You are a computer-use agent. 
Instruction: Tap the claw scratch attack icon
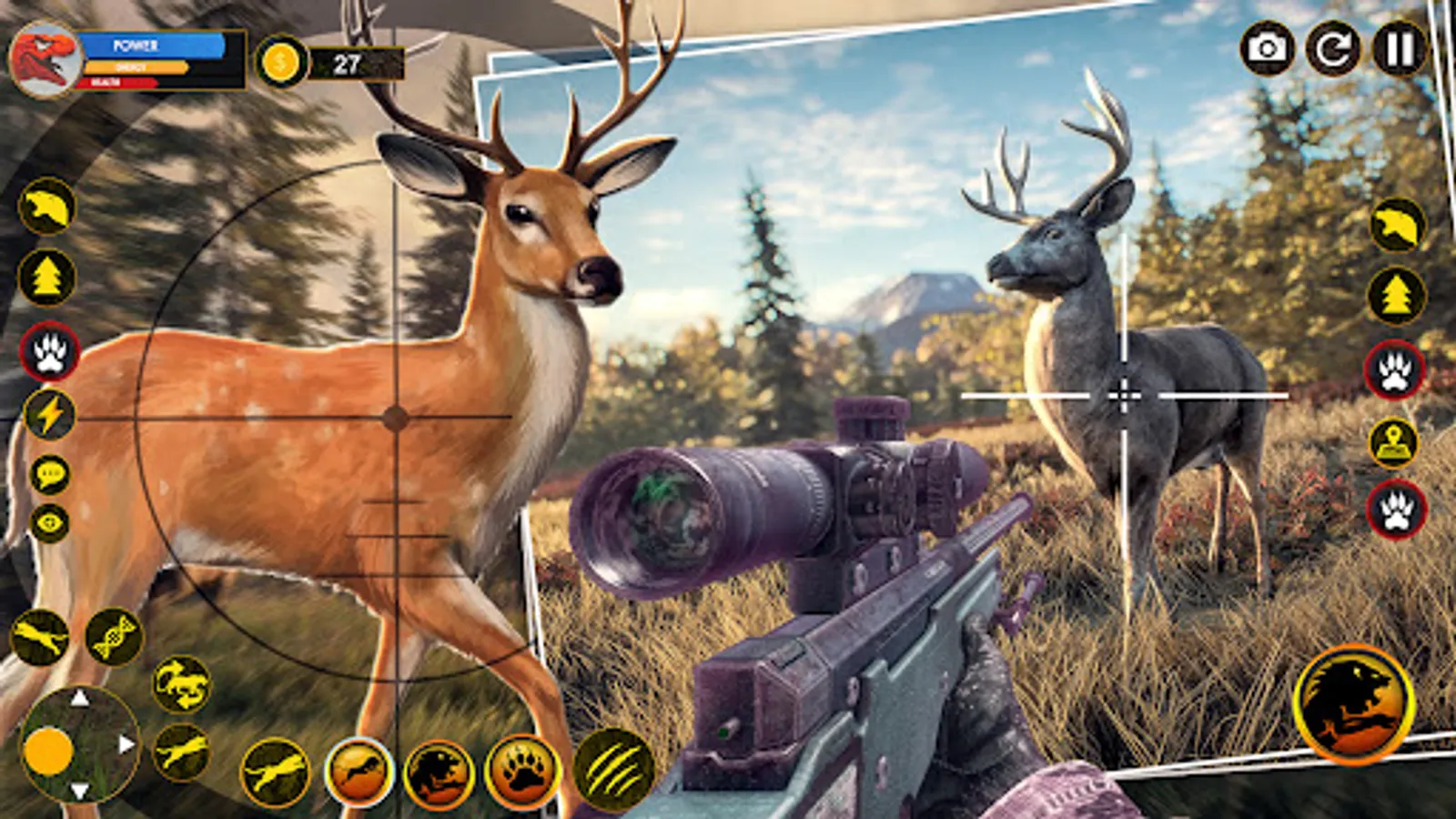(x=612, y=765)
